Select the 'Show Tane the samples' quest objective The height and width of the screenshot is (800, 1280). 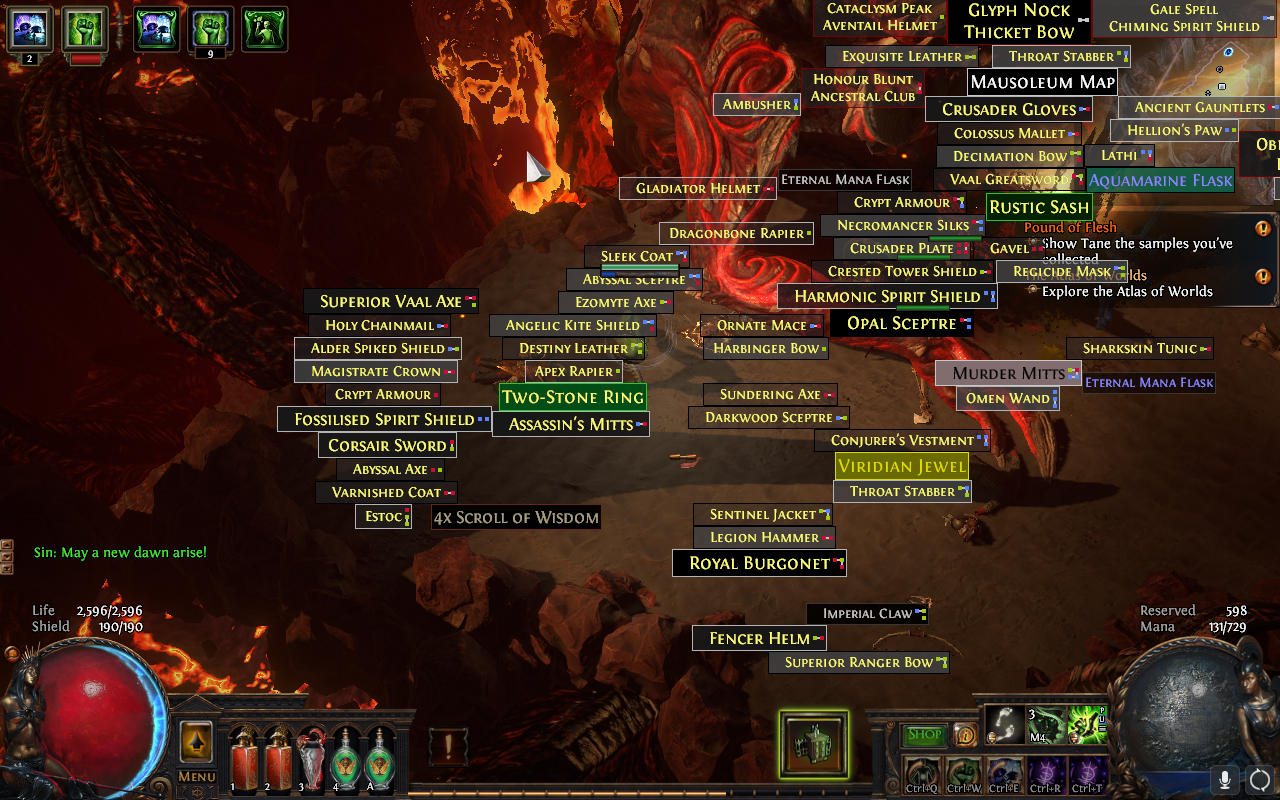1137,250
